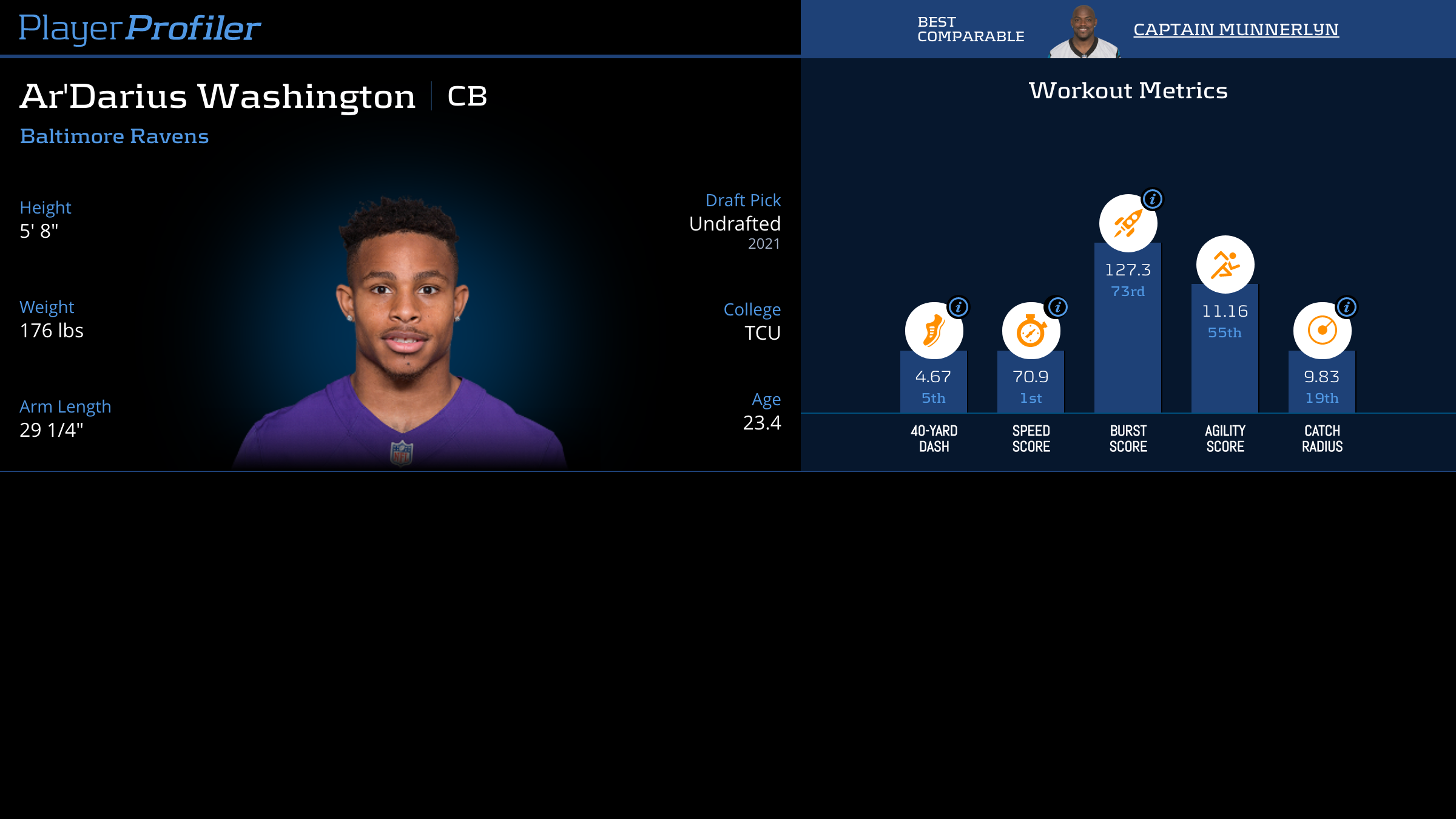Open the PlayerProfiler home logo
This screenshot has height=819, width=1456.
pos(140,28)
